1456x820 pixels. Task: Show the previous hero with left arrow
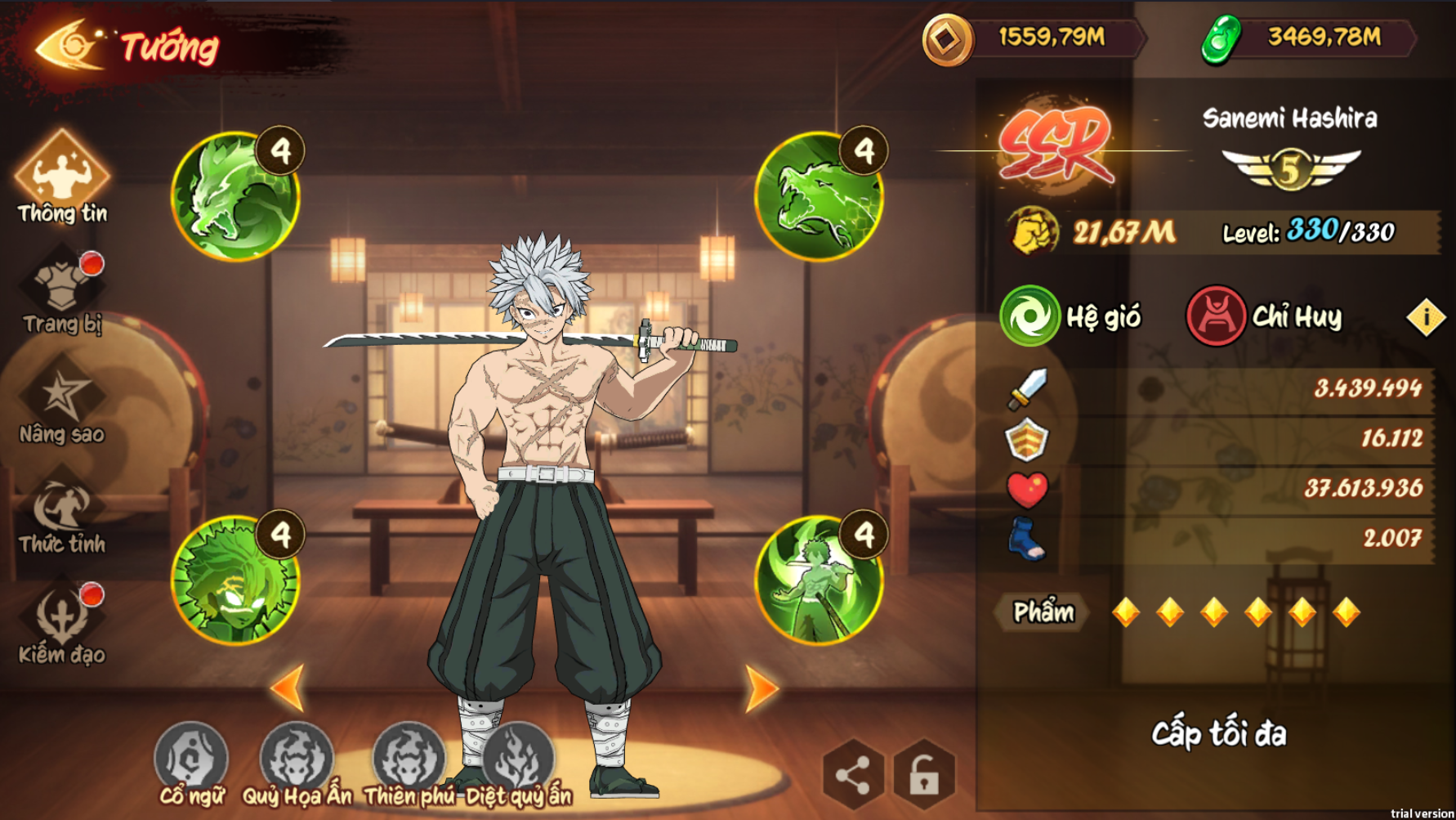tap(288, 688)
